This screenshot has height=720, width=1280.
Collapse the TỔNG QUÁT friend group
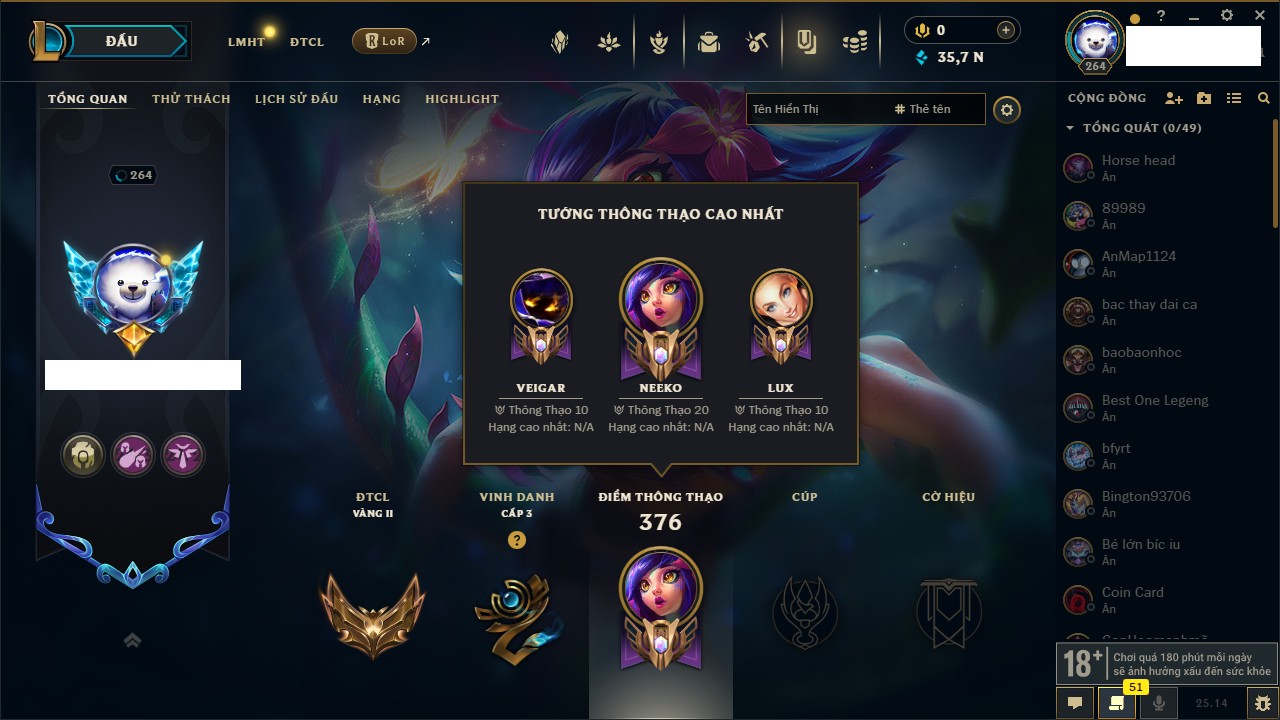(x=1070, y=128)
